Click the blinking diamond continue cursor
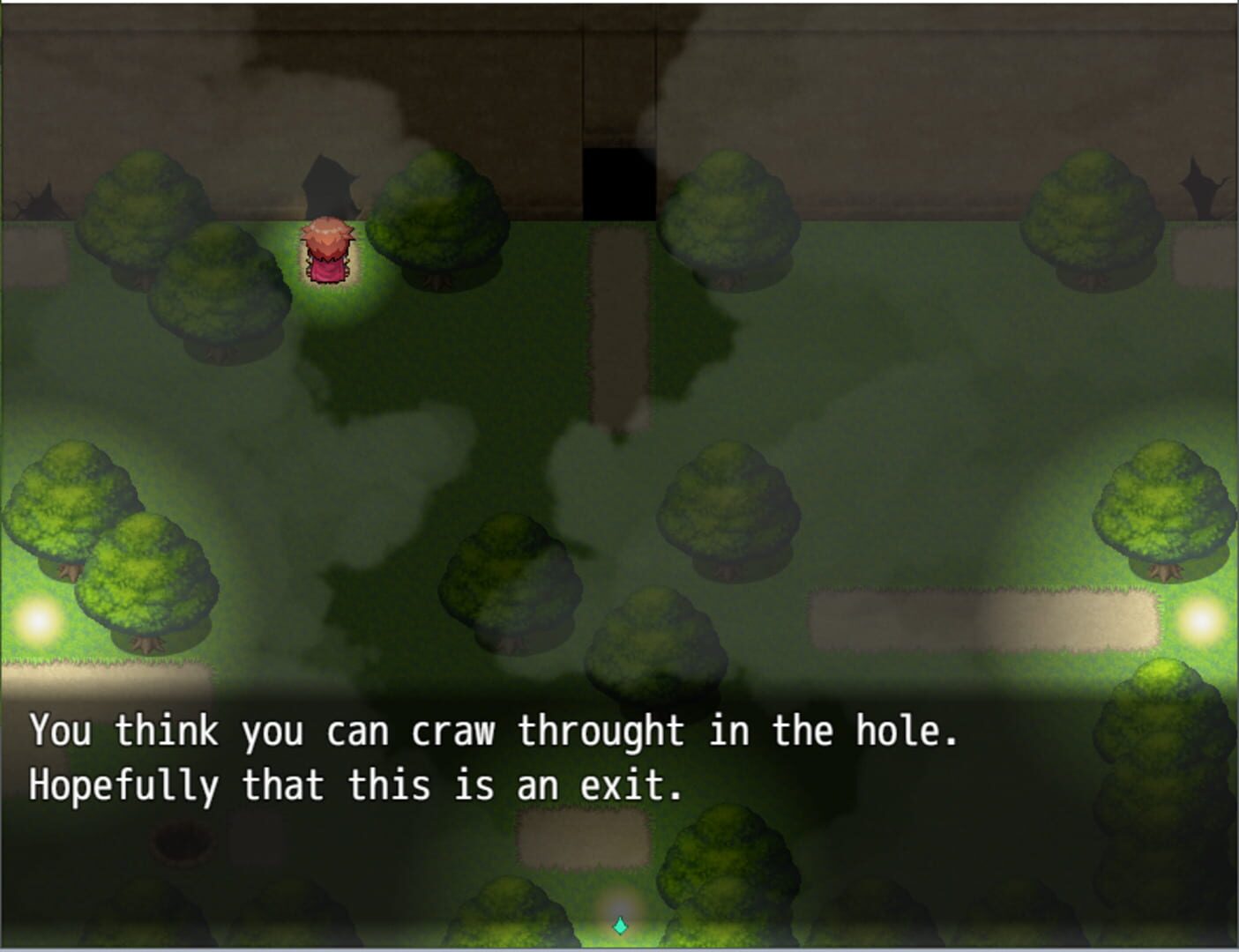 coord(619,926)
